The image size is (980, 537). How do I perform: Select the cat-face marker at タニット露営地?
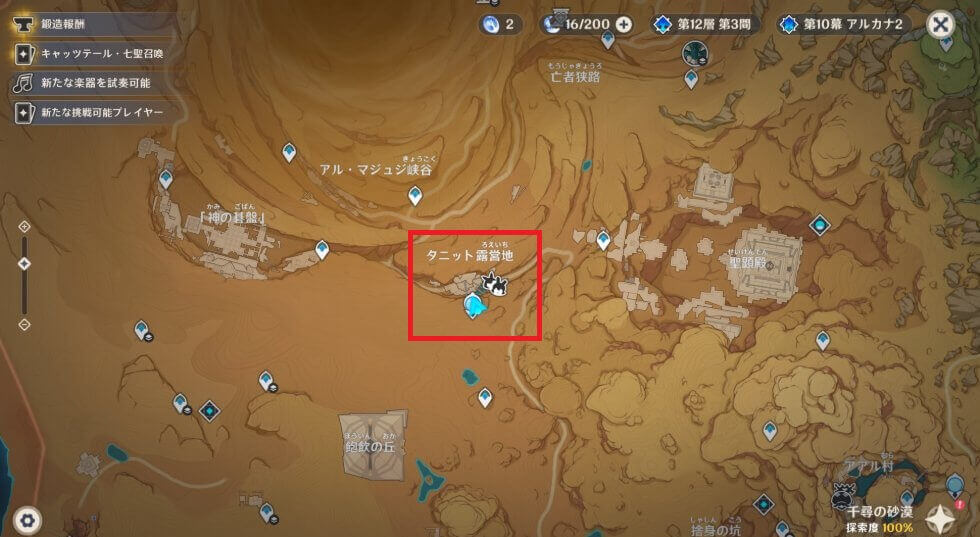[493, 286]
